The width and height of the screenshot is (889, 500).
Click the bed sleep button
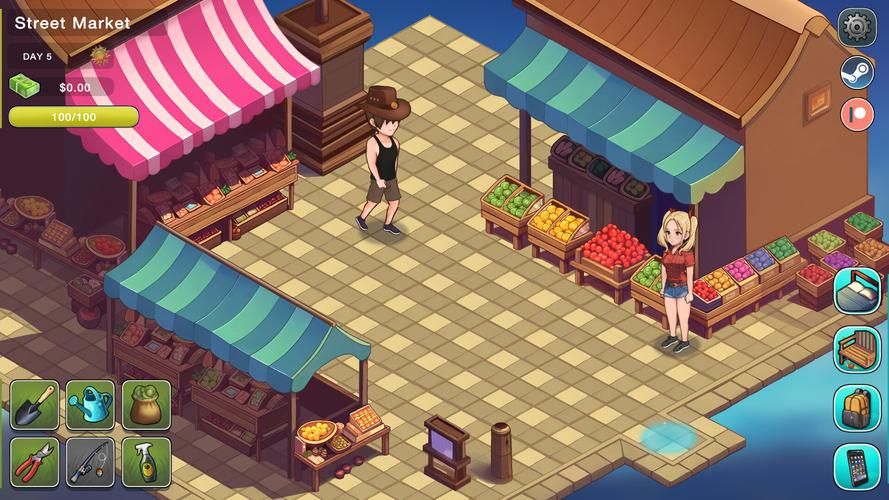[857, 291]
